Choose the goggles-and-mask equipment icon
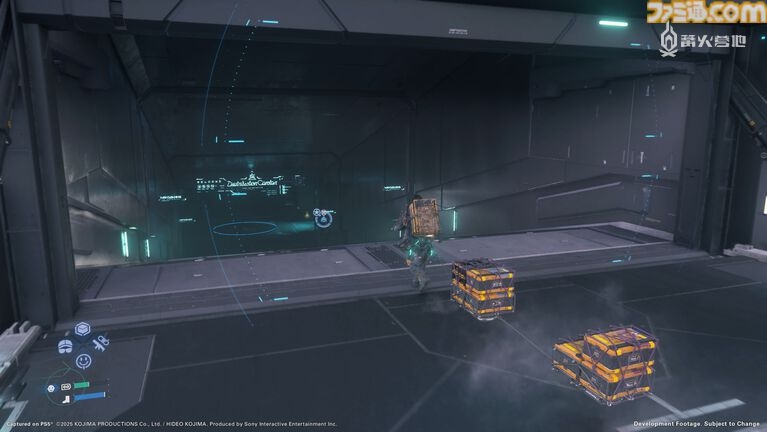Screen dimensions: 767x432 point(65,346)
